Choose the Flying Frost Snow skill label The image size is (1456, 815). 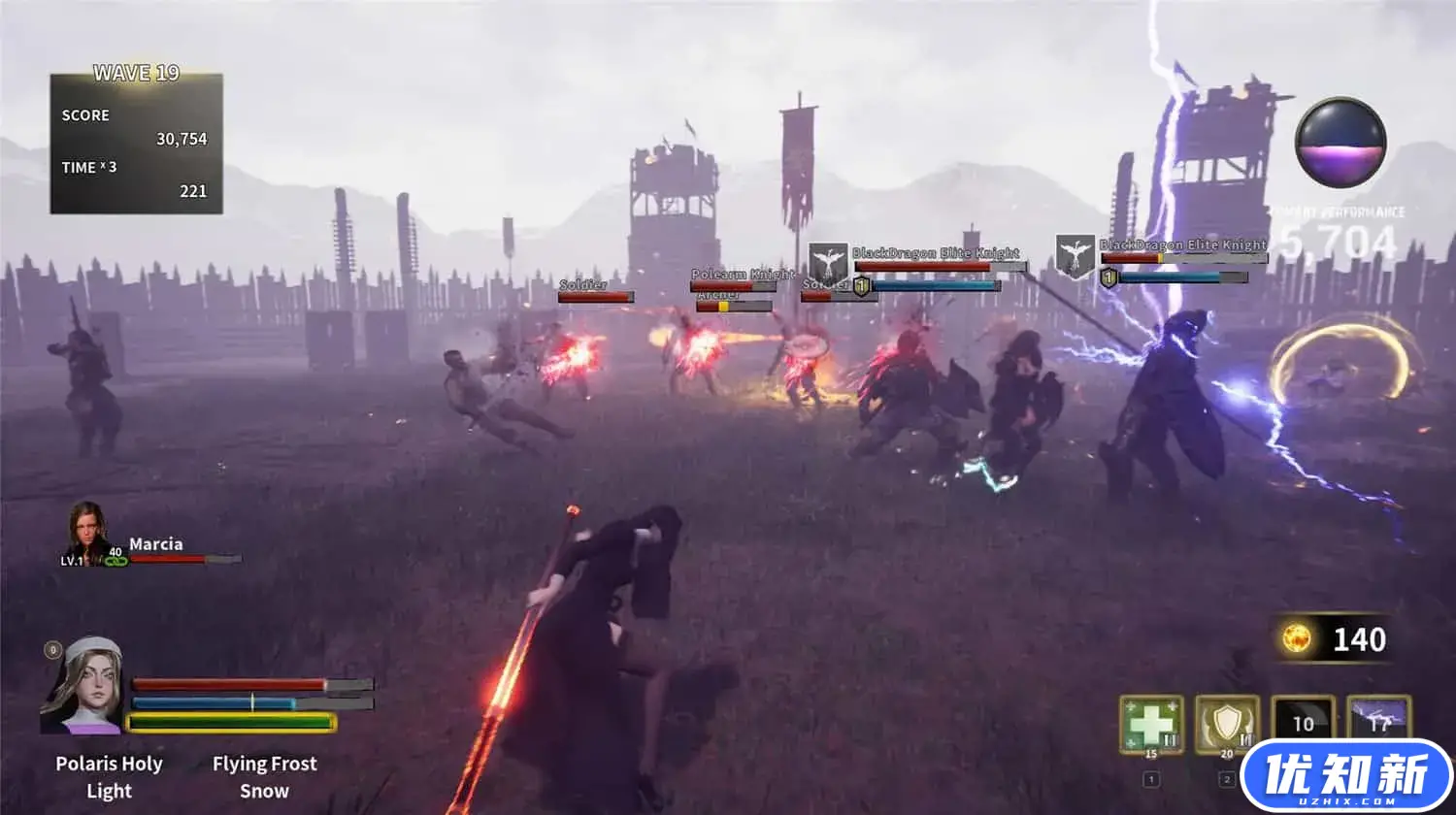(x=264, y=776)
